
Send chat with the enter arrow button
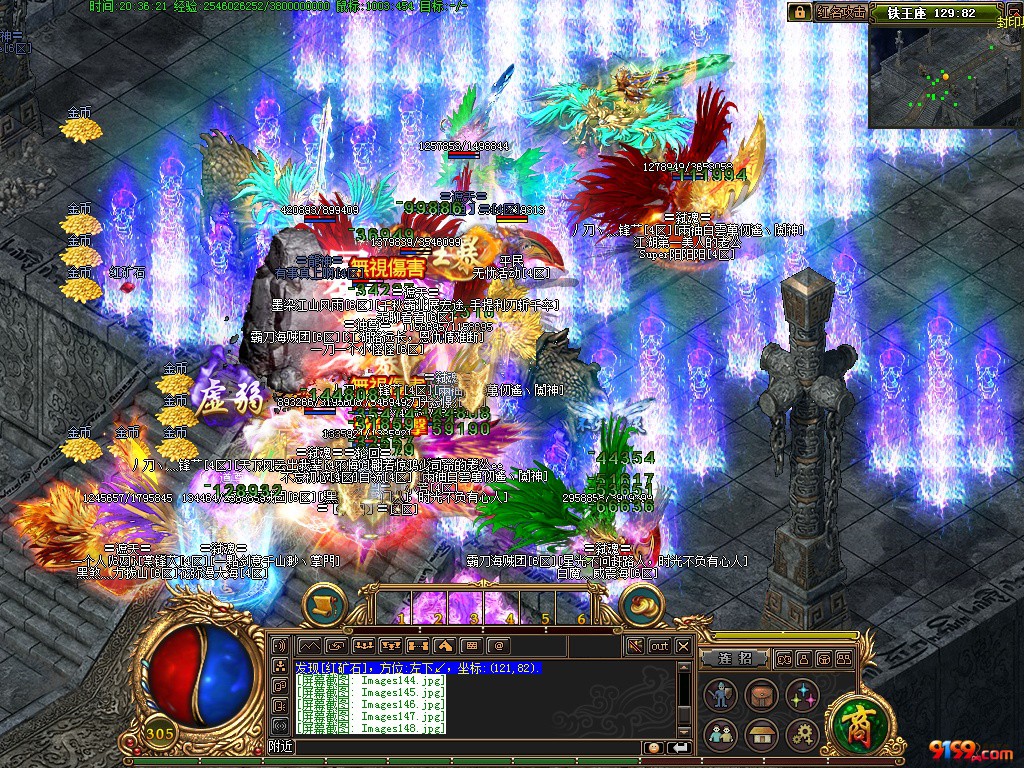point(680,747)
